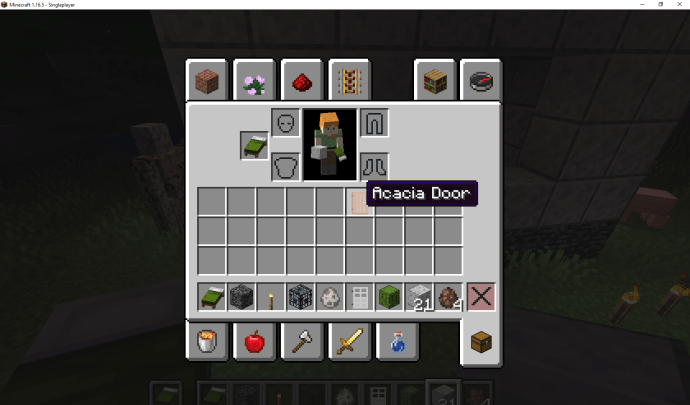Open the Building Blocks tab with brick icon
Viewport: 690px width, 405px height.
click(x=206, y=81)
